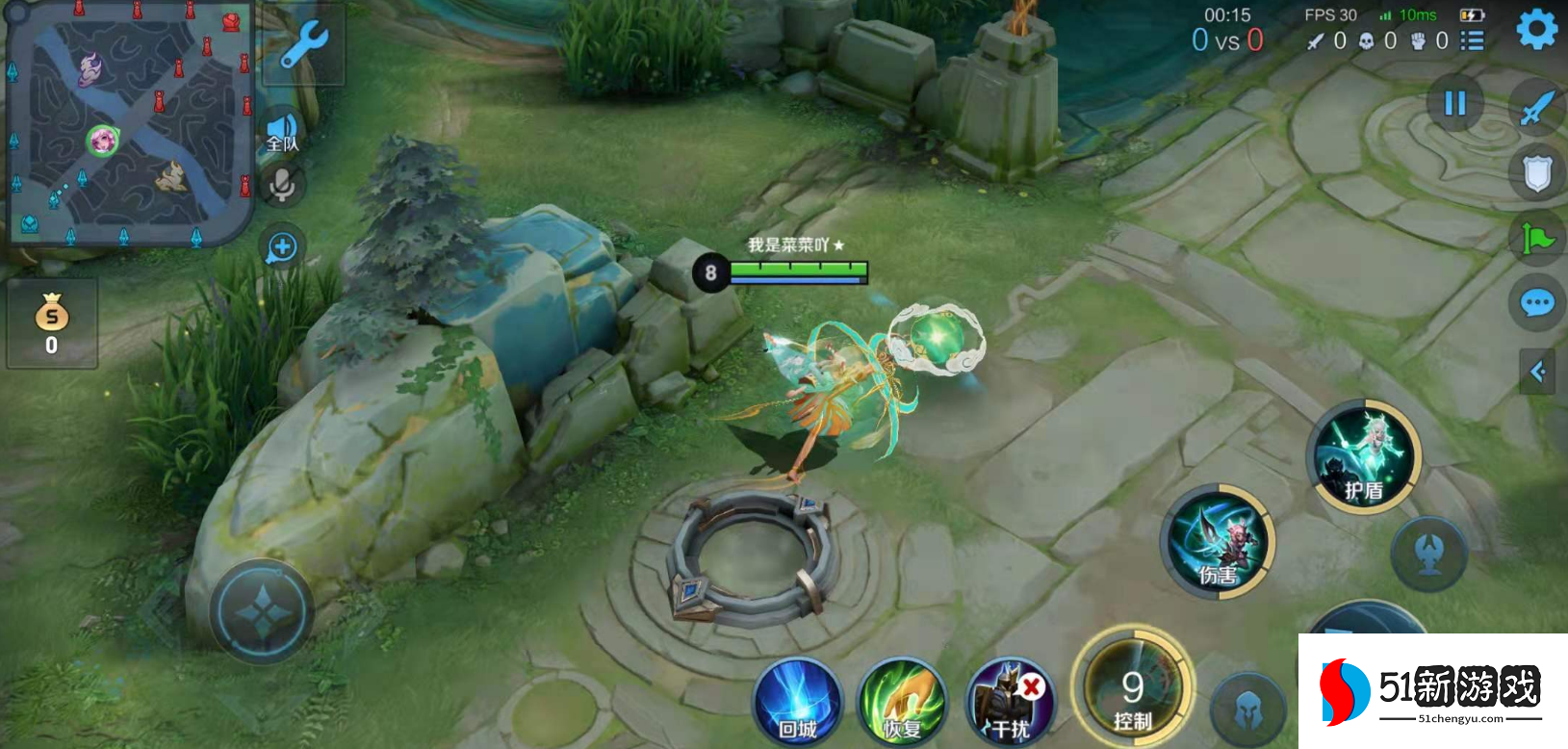This screenshot has width=1568, height=749.
Task: Send the sword attack signal
Action: coord(1537,108)
